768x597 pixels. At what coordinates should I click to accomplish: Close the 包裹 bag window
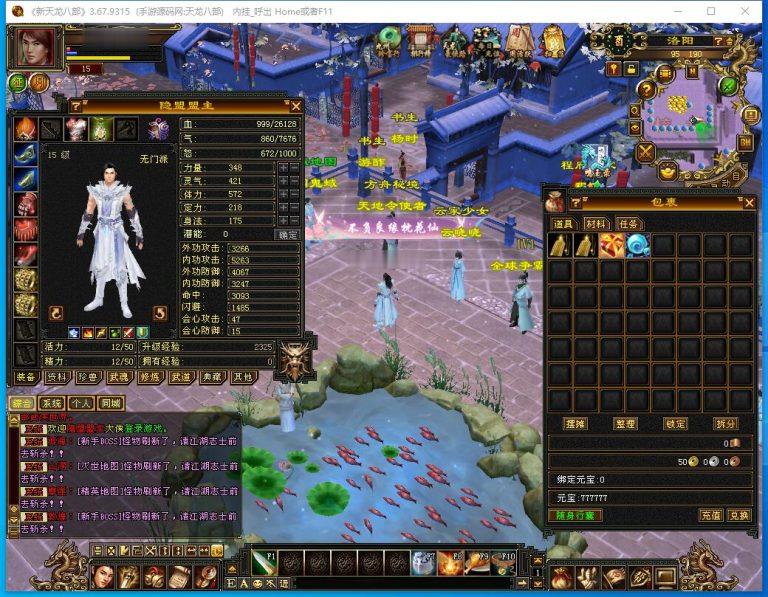(x=749, y=202)
